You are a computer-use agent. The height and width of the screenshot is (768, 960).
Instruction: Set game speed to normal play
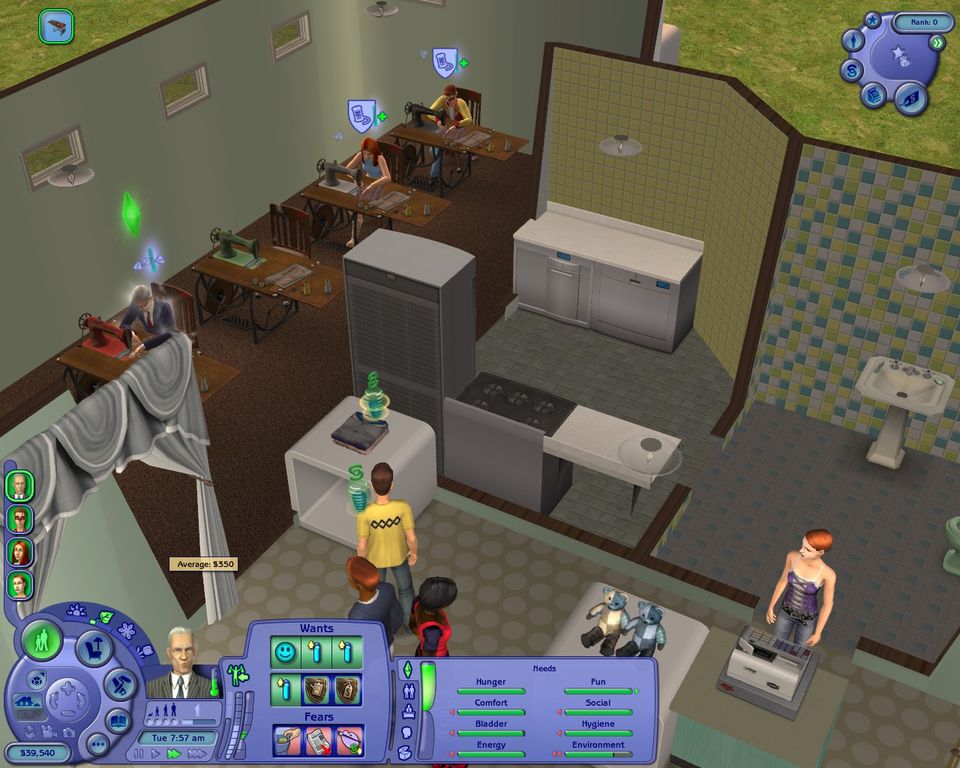point(155,753)
